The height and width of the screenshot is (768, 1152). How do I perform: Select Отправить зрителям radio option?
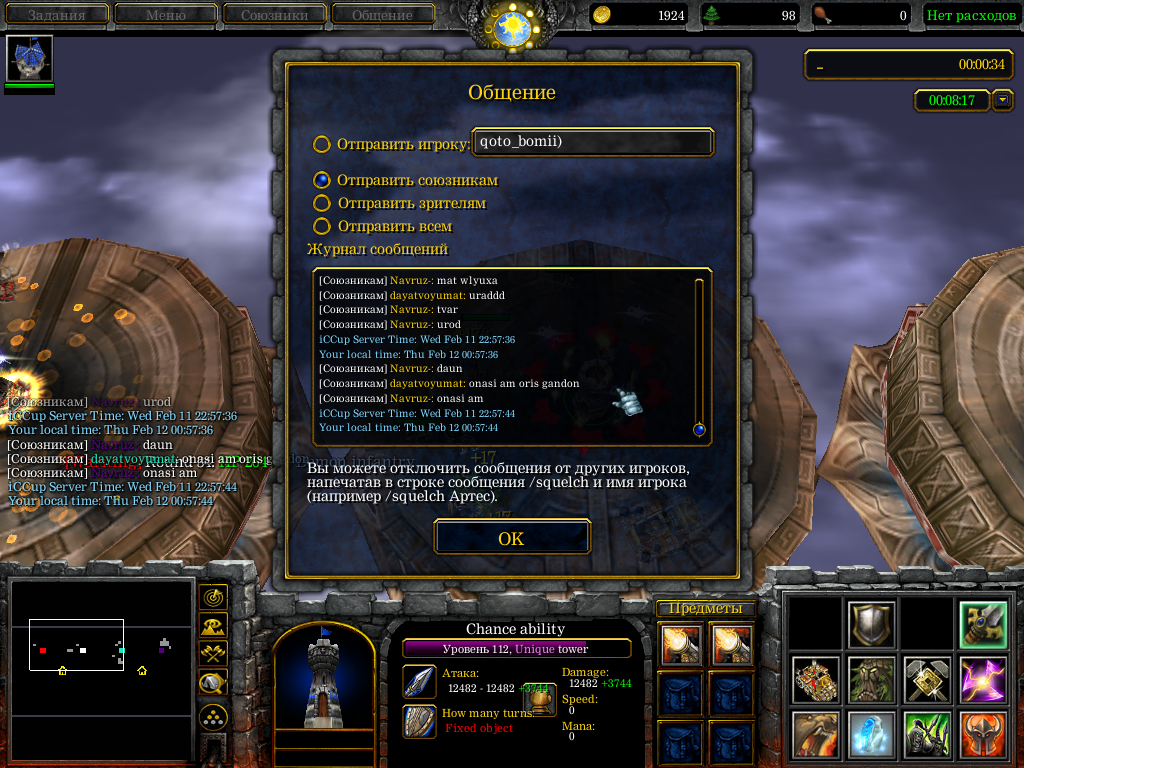pyautogui.click(x=322, y=203)
